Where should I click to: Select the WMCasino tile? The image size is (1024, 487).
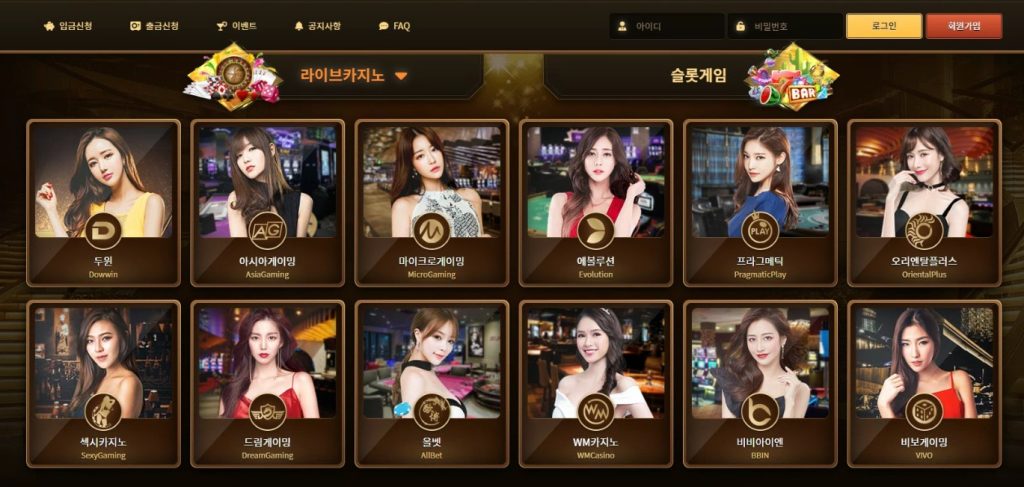point(595,383)
